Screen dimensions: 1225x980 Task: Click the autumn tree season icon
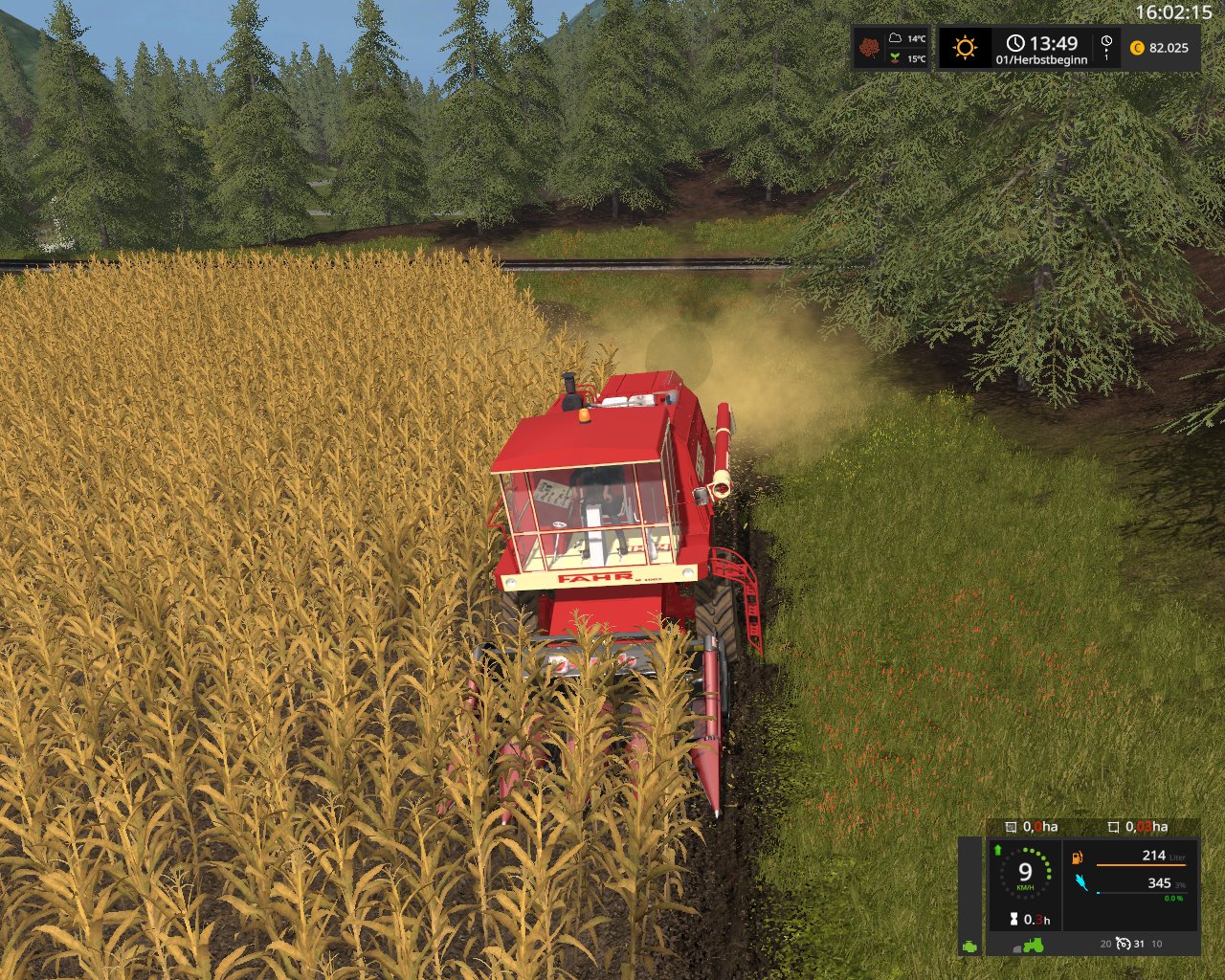coord(869,48)
